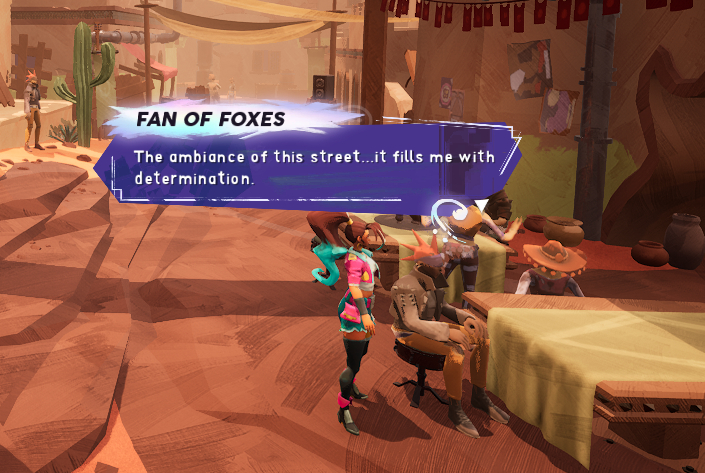This screenshot has width=705, height=473.
Task: Click the Fan of Foxes dialogue box
Action: click(x=310, y=164)
